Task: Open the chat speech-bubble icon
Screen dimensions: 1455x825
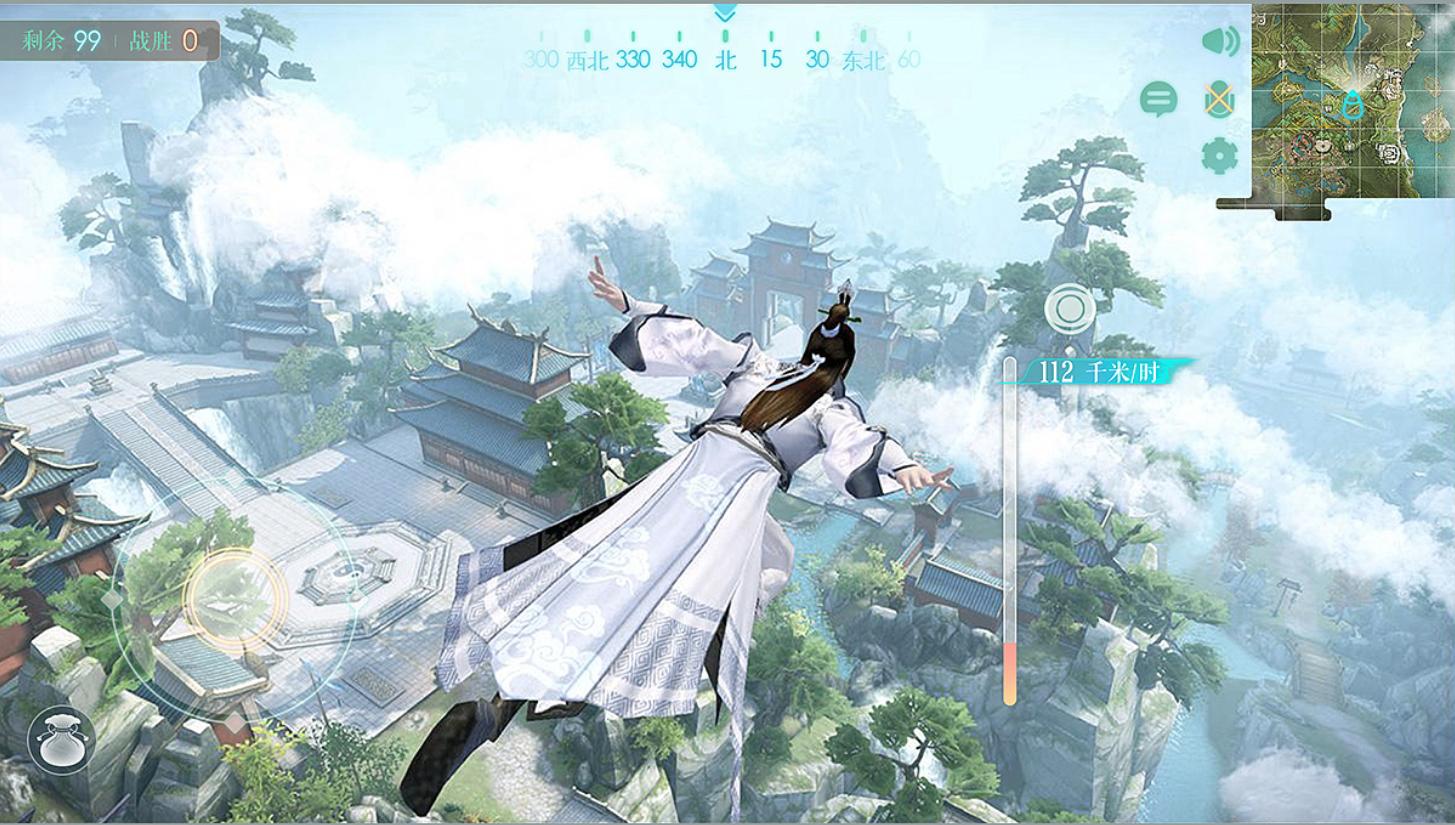Action: click(1159, 99)
